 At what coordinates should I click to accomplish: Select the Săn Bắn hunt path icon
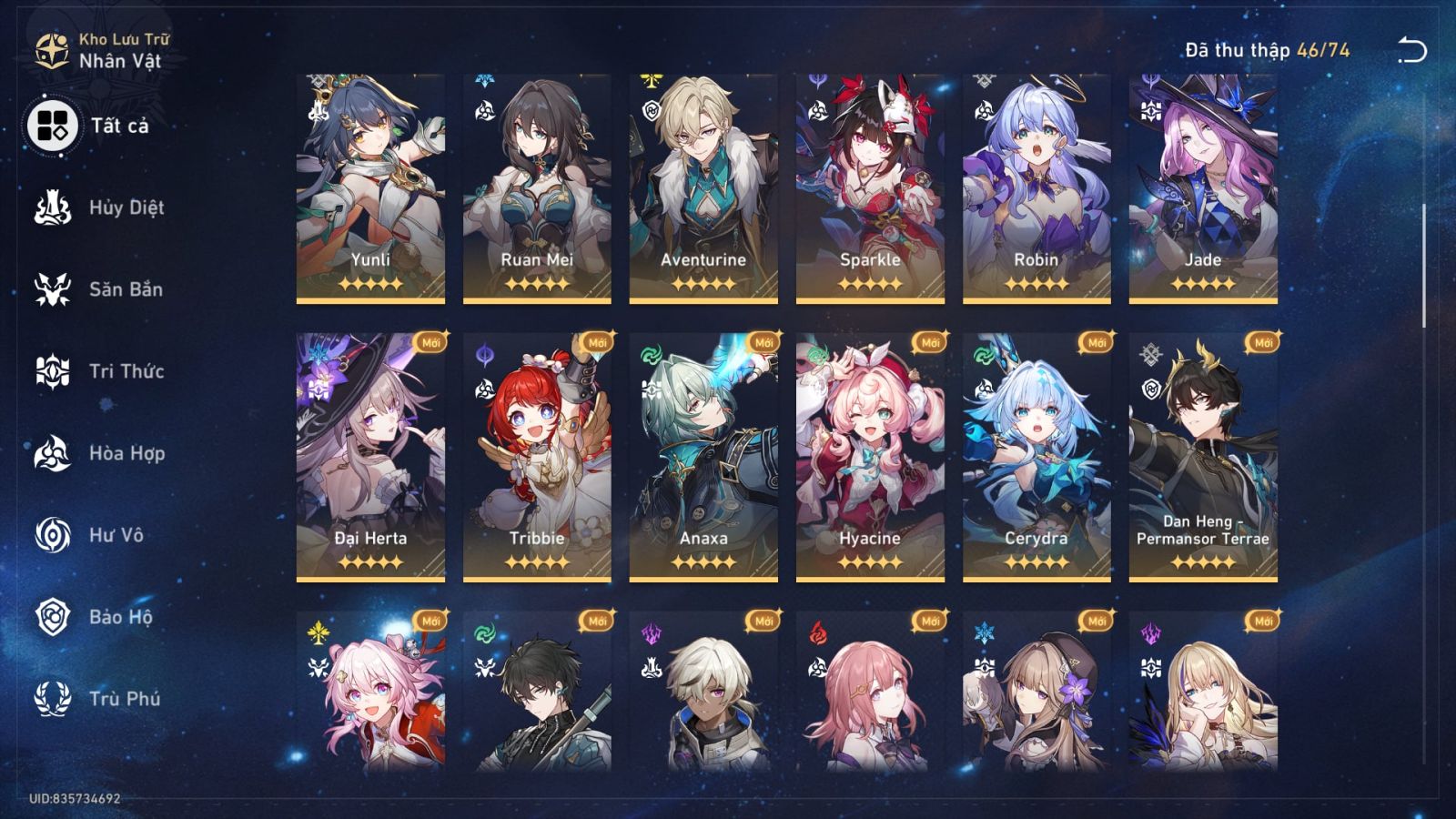tap(52, 289)
